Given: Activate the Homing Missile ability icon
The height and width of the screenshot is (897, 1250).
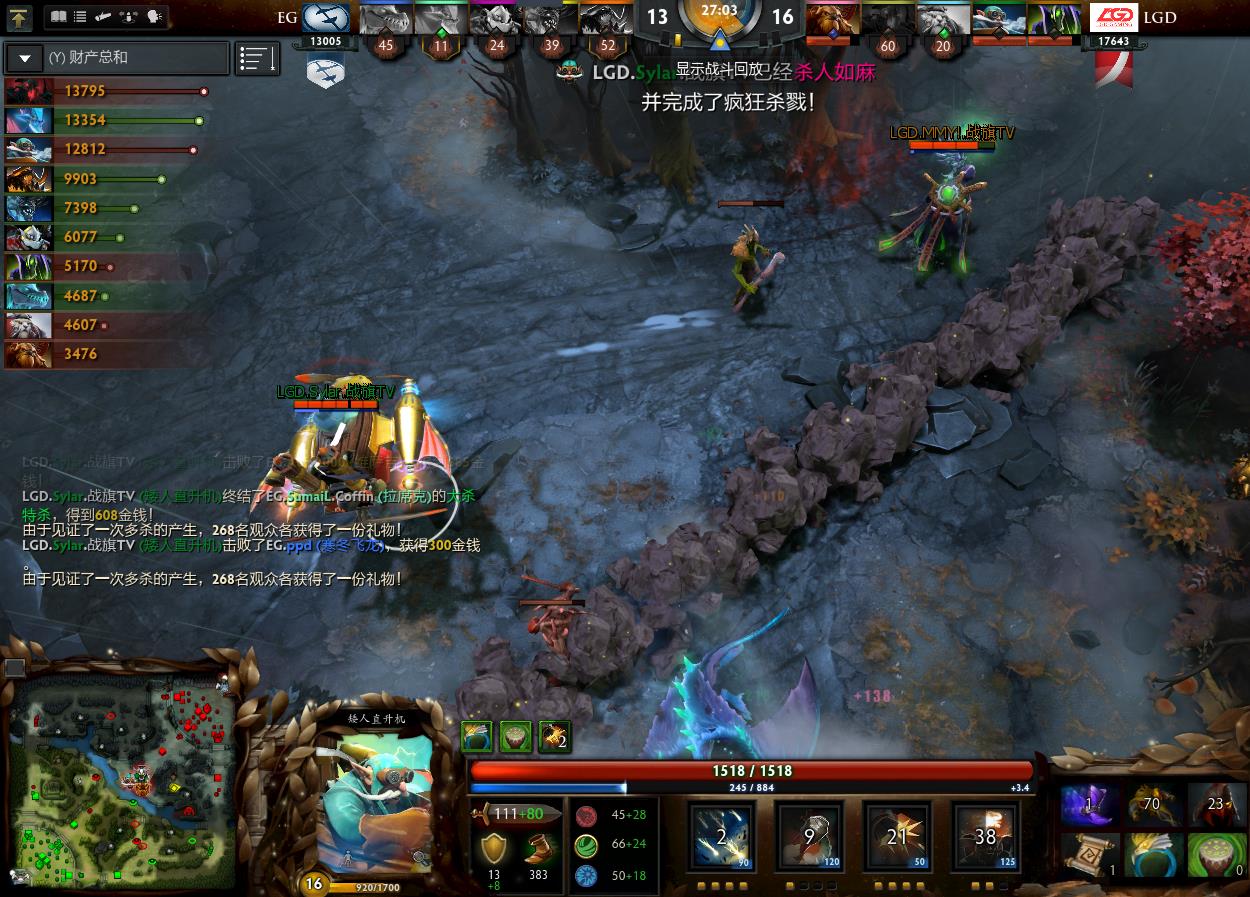Looking at the screenshot, I should [809, 836].
